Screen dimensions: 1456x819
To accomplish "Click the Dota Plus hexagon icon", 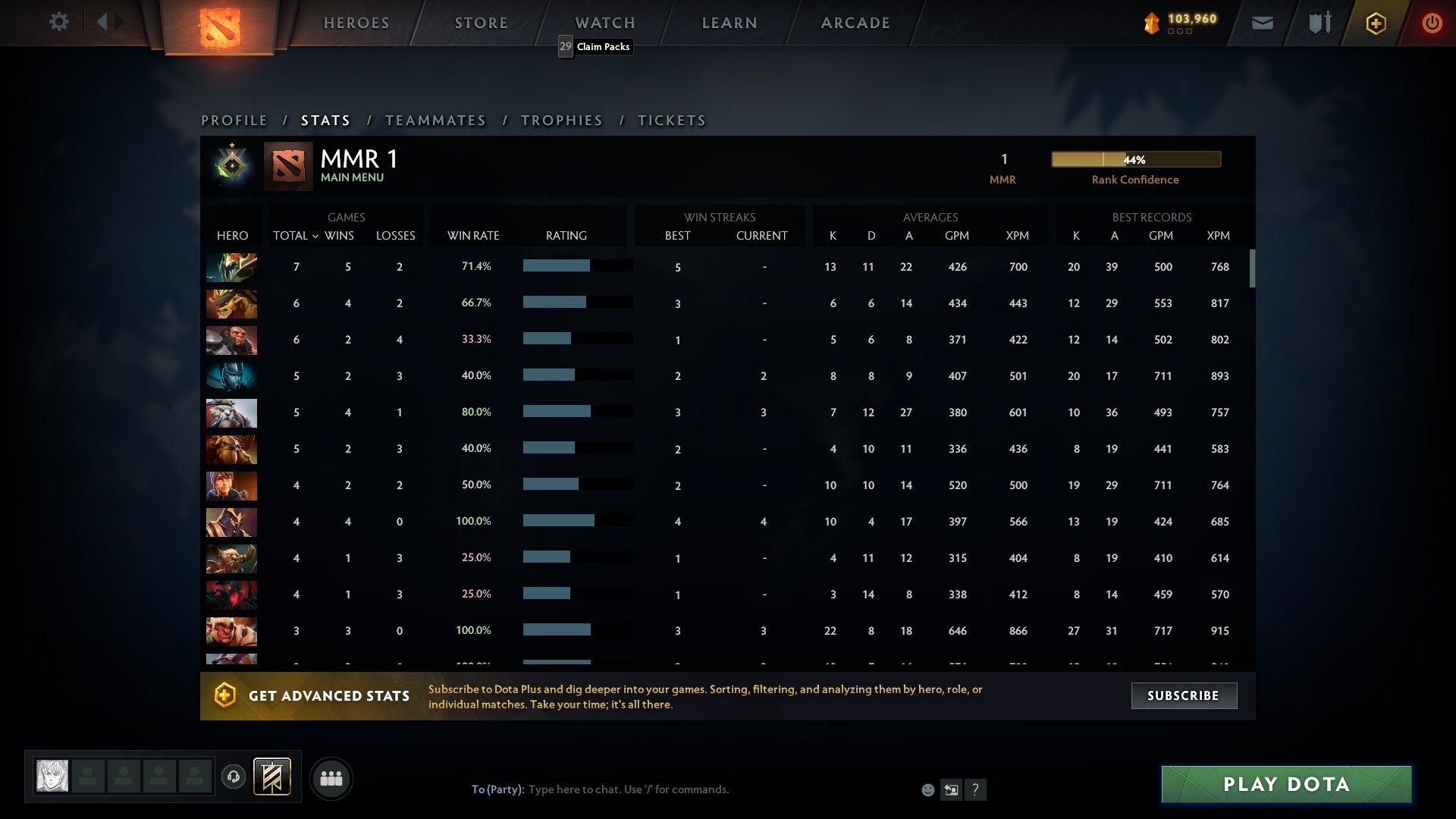I will pos(1376,23).
